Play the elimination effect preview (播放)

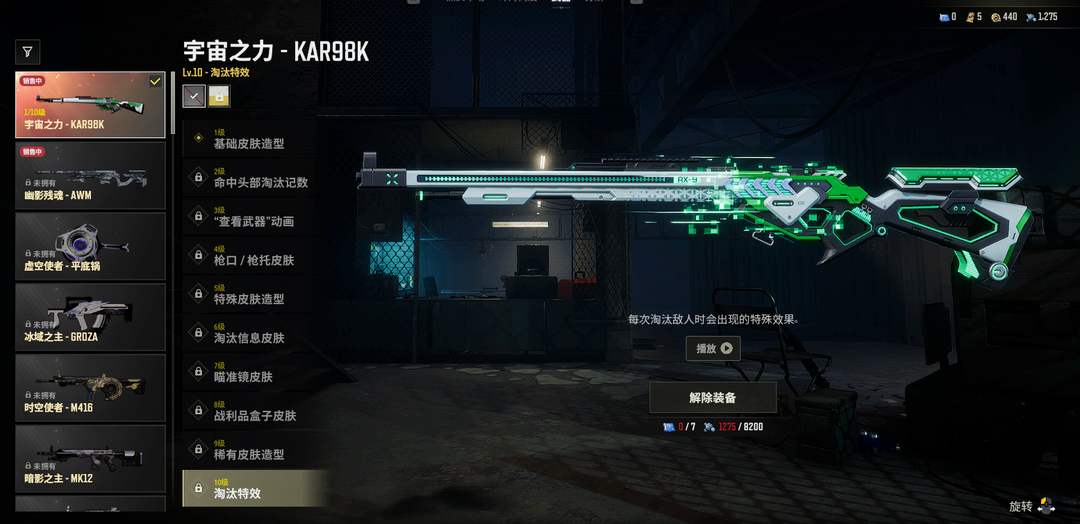pyautogui.click(x=713, y=349)
